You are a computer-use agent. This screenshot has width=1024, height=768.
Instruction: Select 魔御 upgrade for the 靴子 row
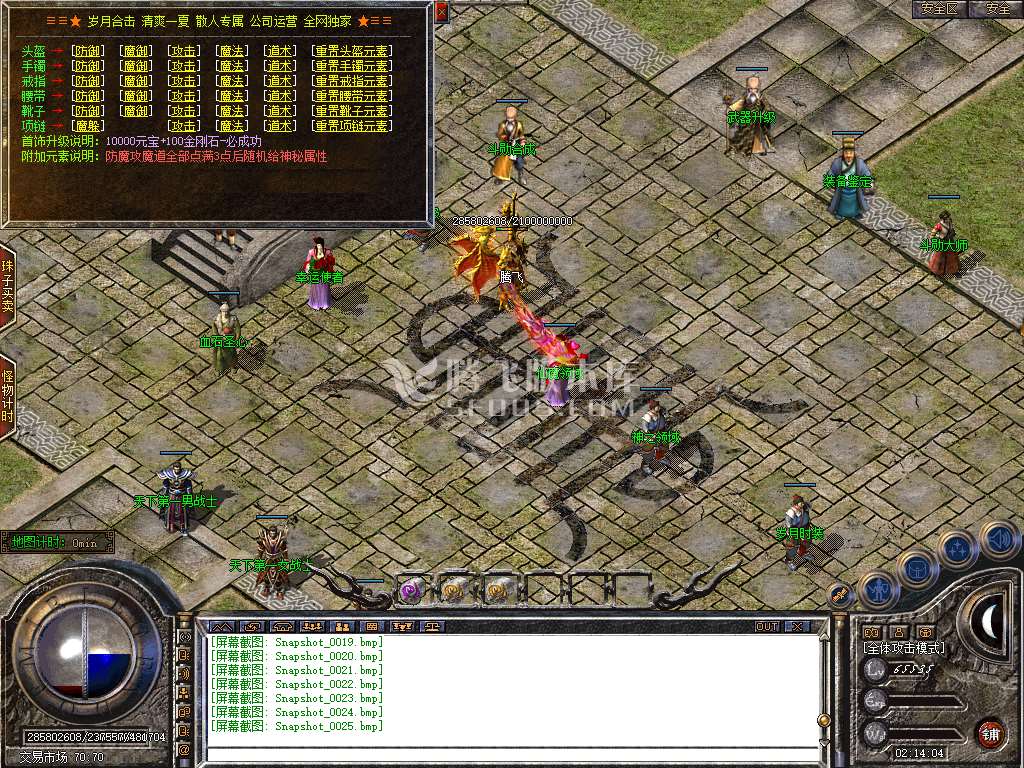pos(136,111)
